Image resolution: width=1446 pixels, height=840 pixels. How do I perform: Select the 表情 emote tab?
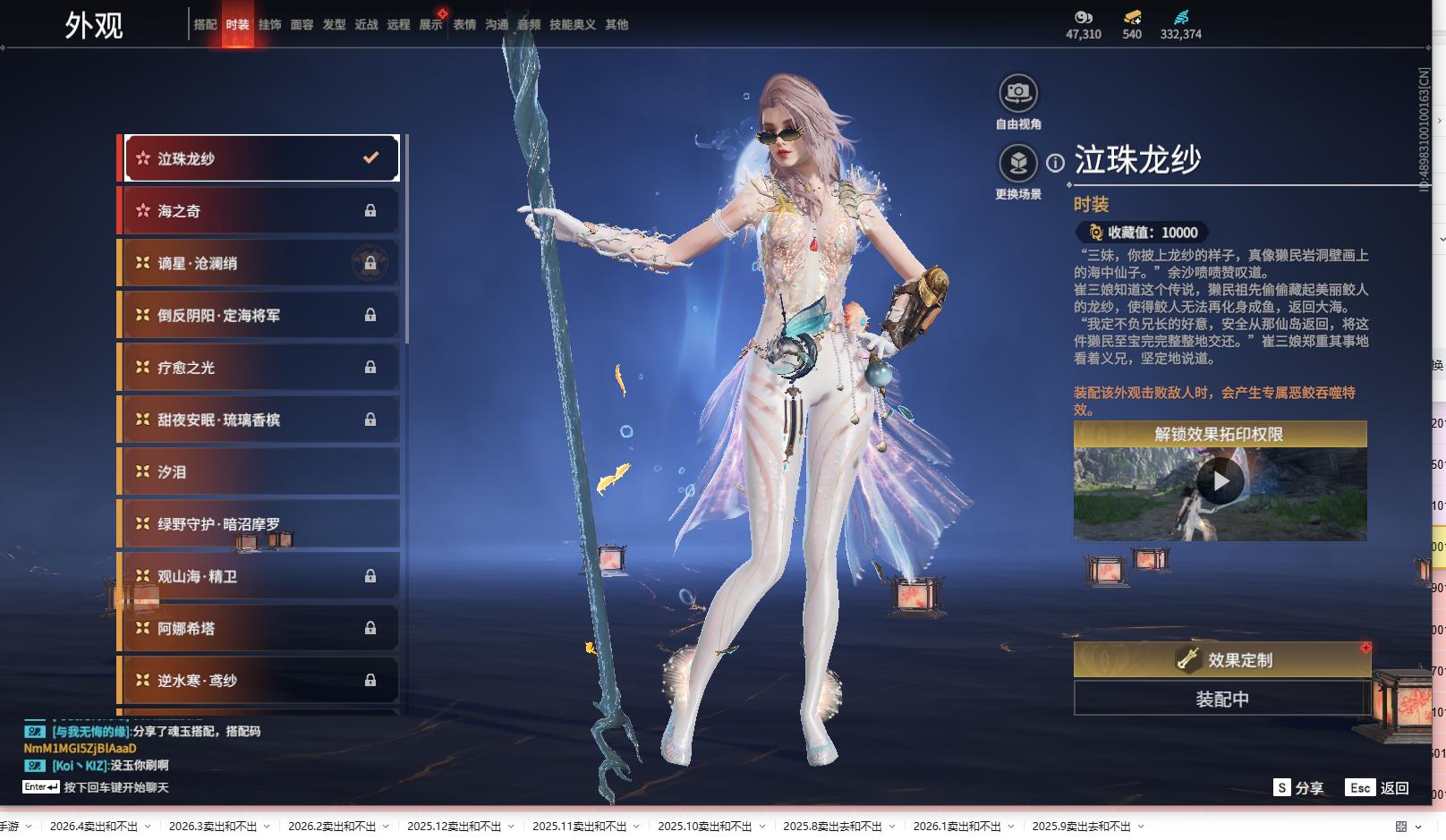(x=464, y=25)
